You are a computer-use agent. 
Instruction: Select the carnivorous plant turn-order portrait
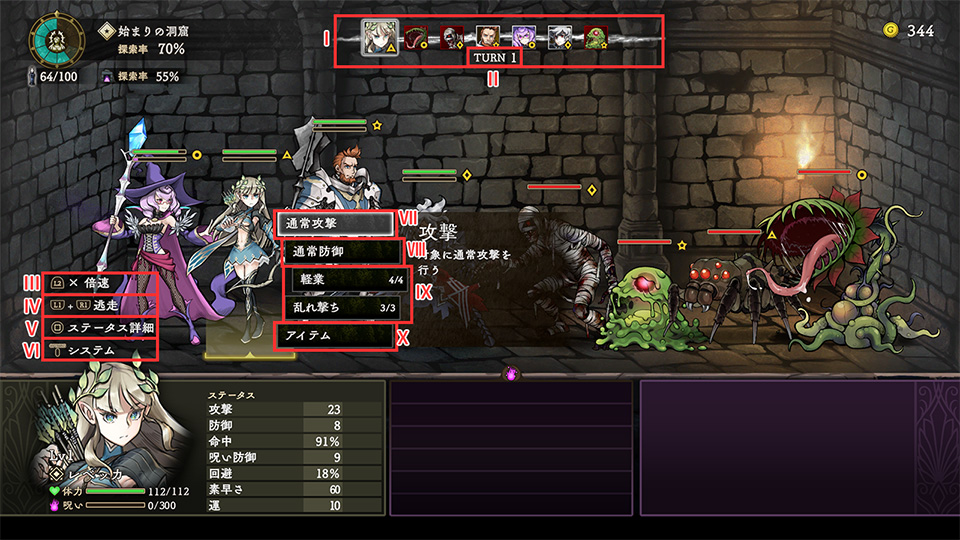point(415,38)
